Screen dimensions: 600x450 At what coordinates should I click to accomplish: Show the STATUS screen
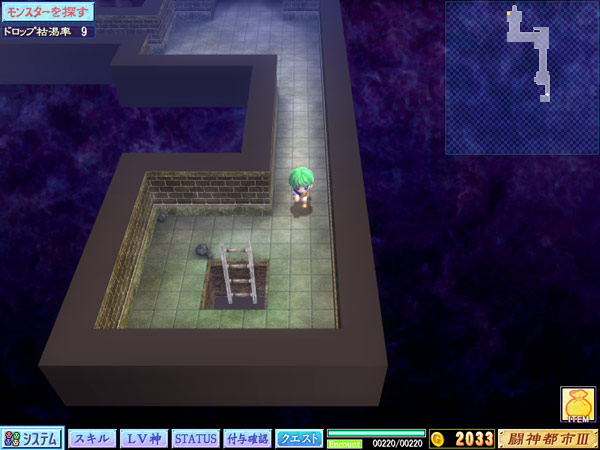pos(196,438)
